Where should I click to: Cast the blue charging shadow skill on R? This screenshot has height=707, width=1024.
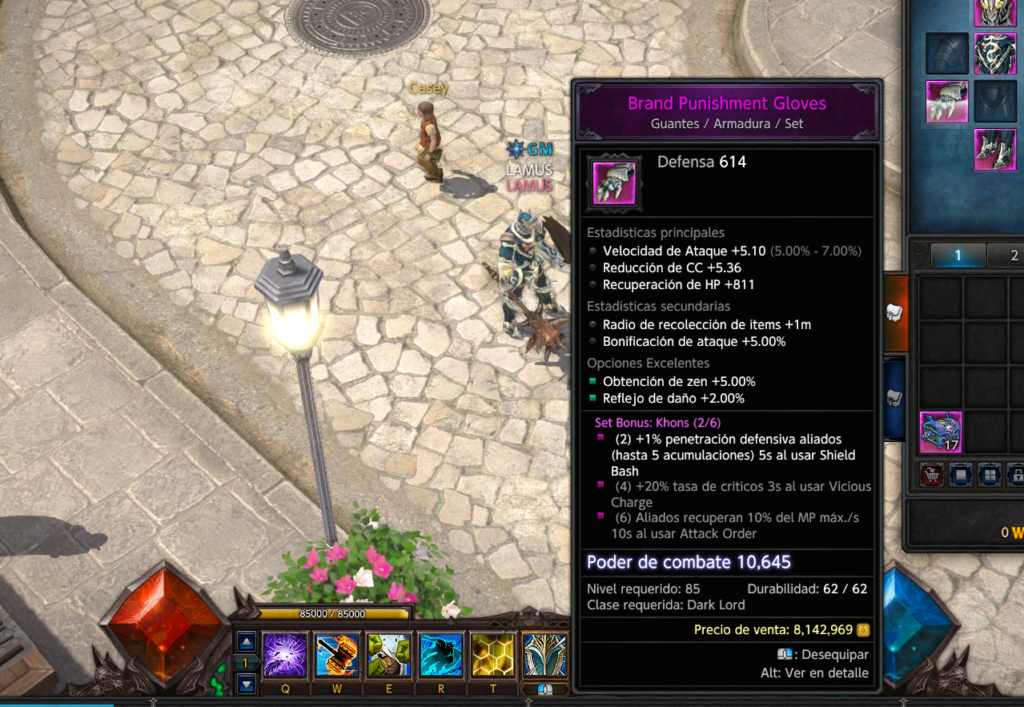[441, 655]
